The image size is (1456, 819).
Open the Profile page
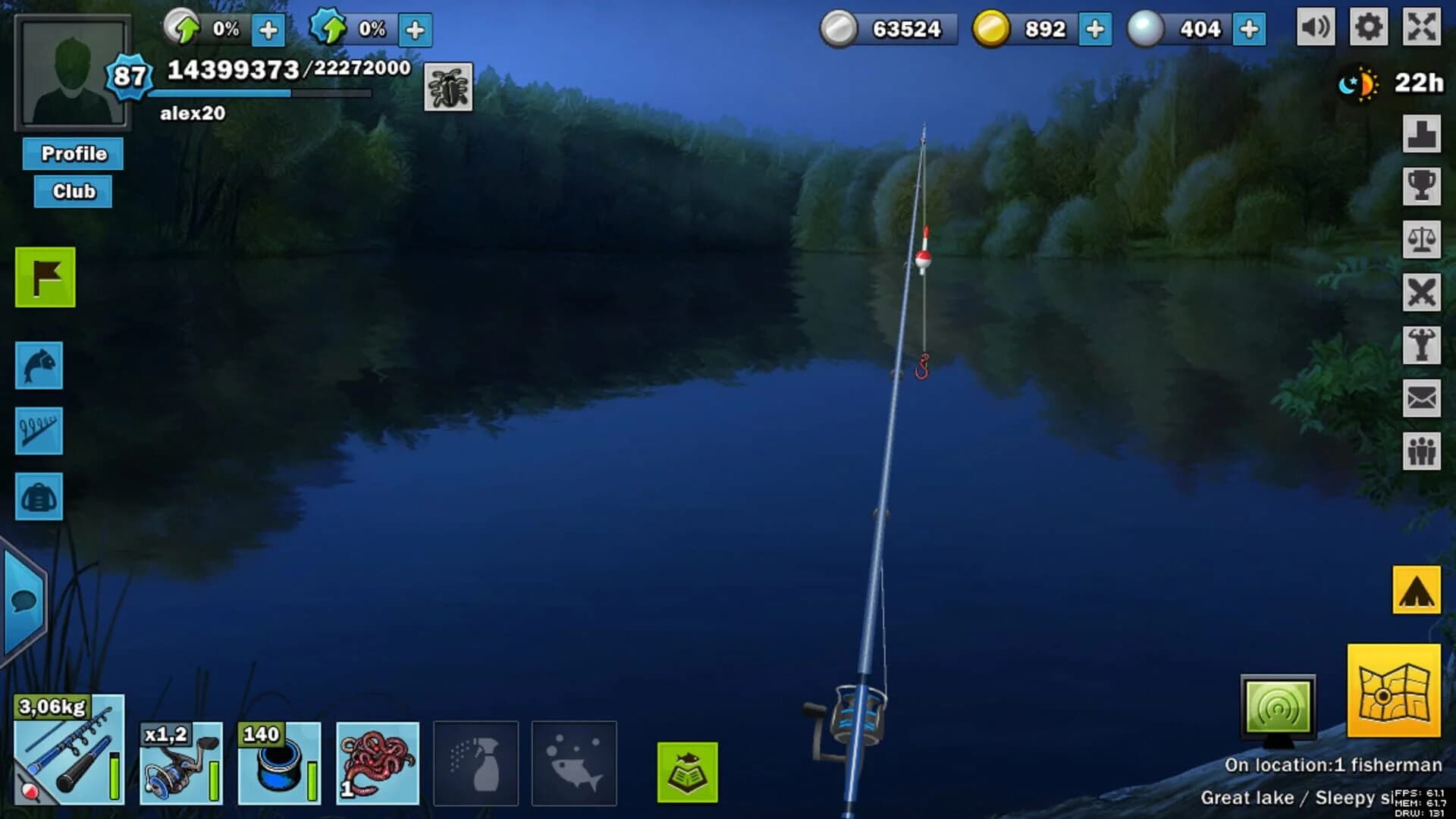(72, 154)
